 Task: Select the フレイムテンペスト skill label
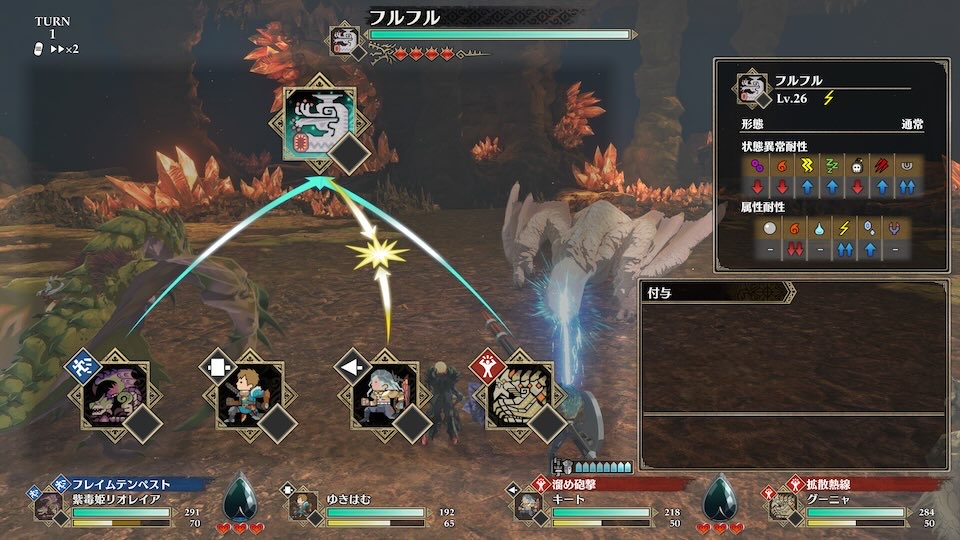(118, 484)
